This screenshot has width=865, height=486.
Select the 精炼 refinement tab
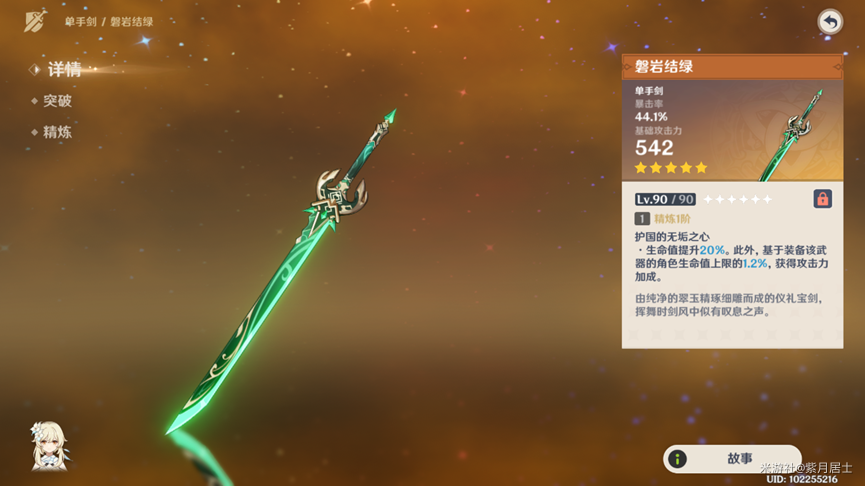pos(57,132)
